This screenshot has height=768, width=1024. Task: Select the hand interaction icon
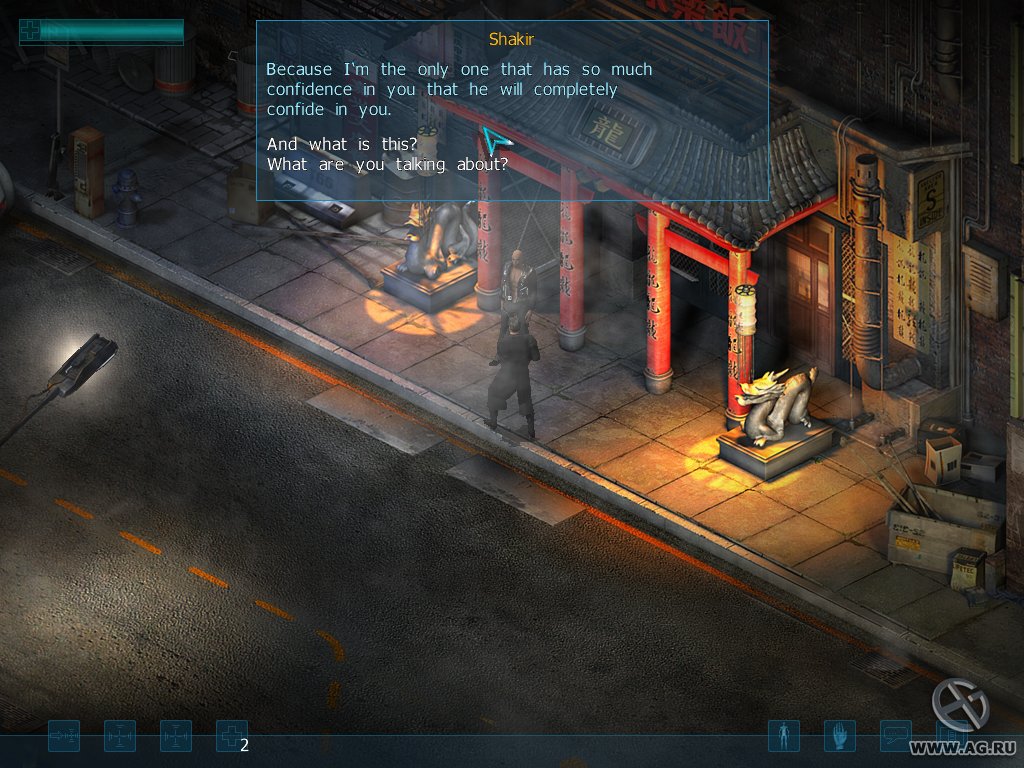click(839, 737)
